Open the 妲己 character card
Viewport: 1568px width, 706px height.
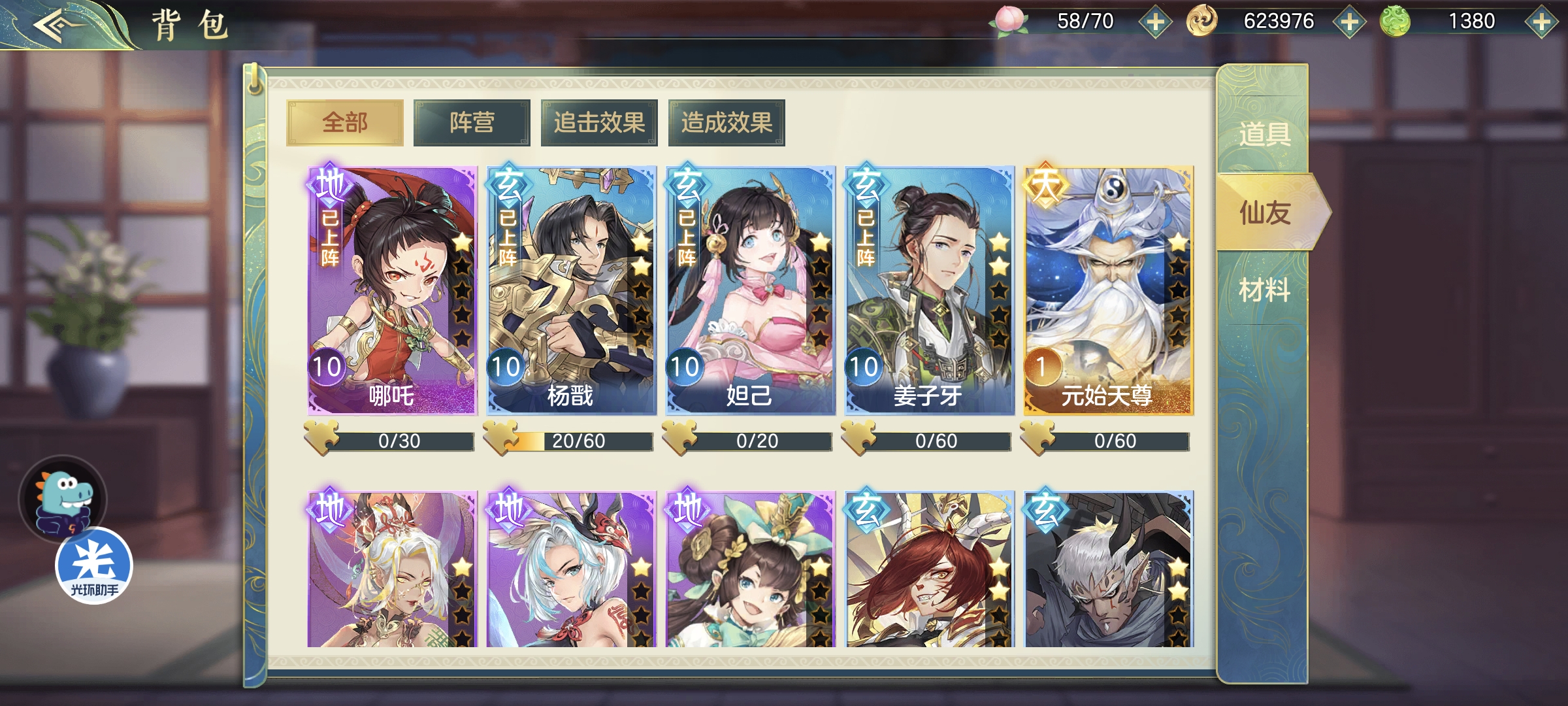(750, 291)
